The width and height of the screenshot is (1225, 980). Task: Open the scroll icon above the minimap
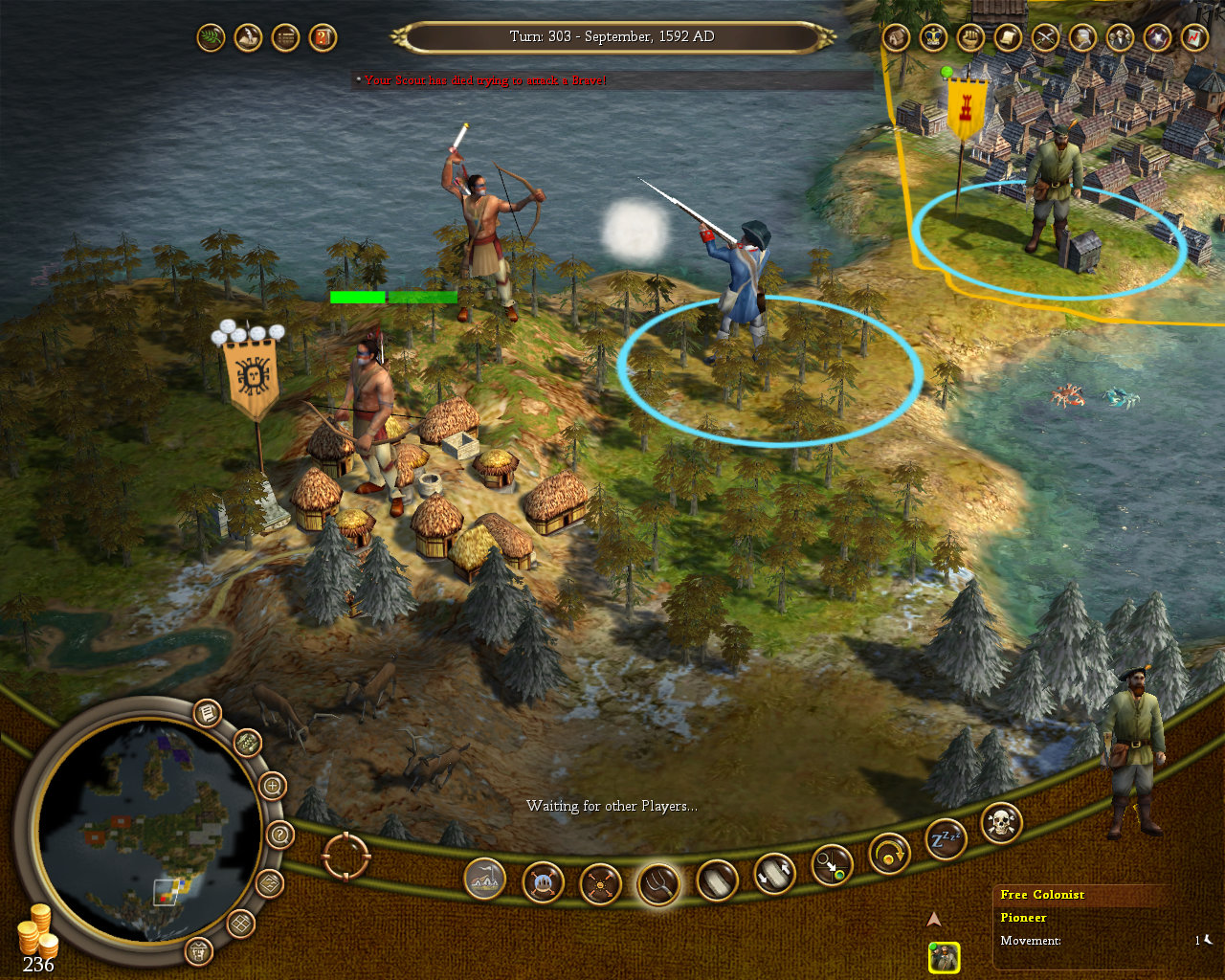pyautogui.click(x=207, y=713)
